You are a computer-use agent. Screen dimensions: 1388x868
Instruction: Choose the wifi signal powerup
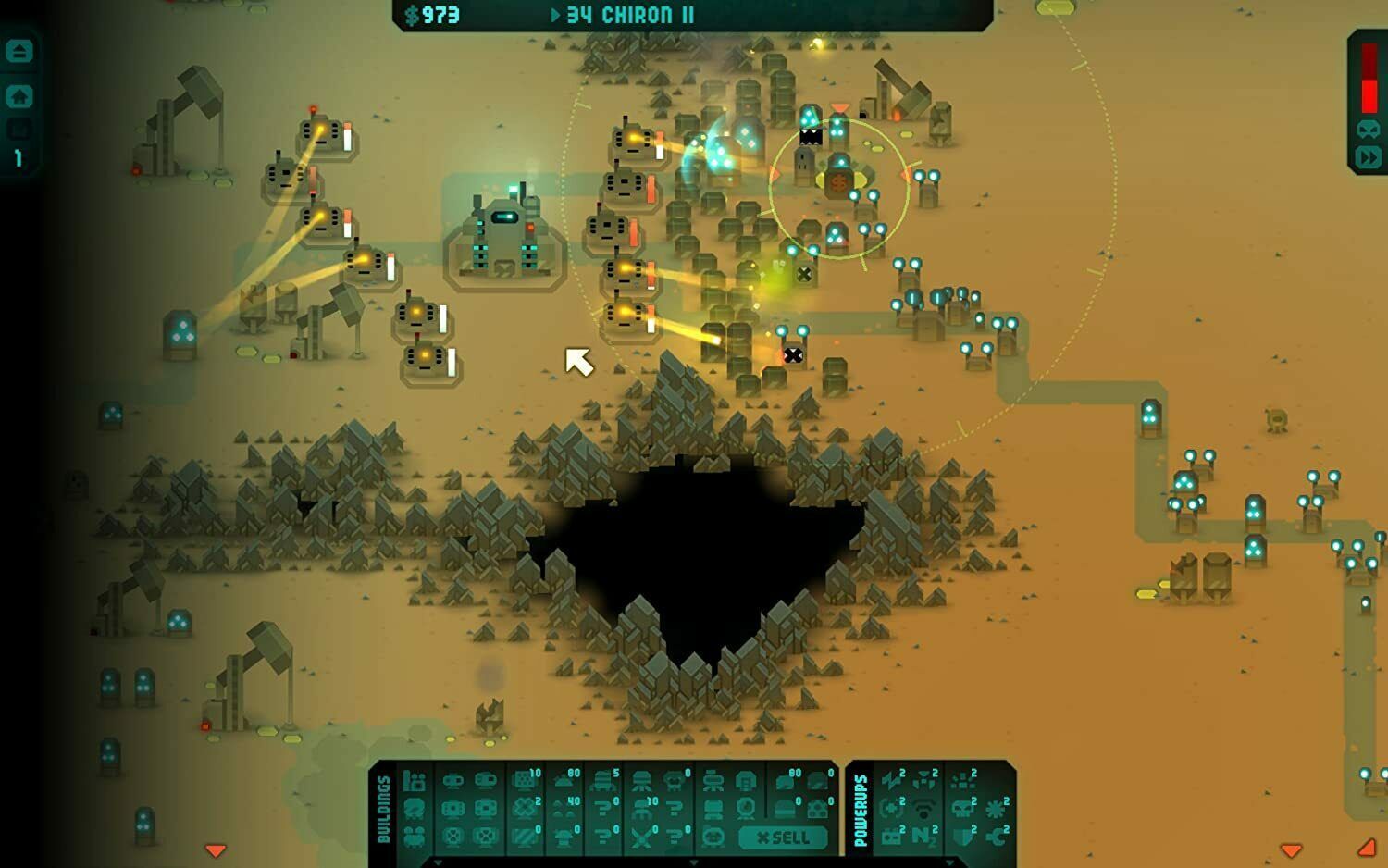924,809
